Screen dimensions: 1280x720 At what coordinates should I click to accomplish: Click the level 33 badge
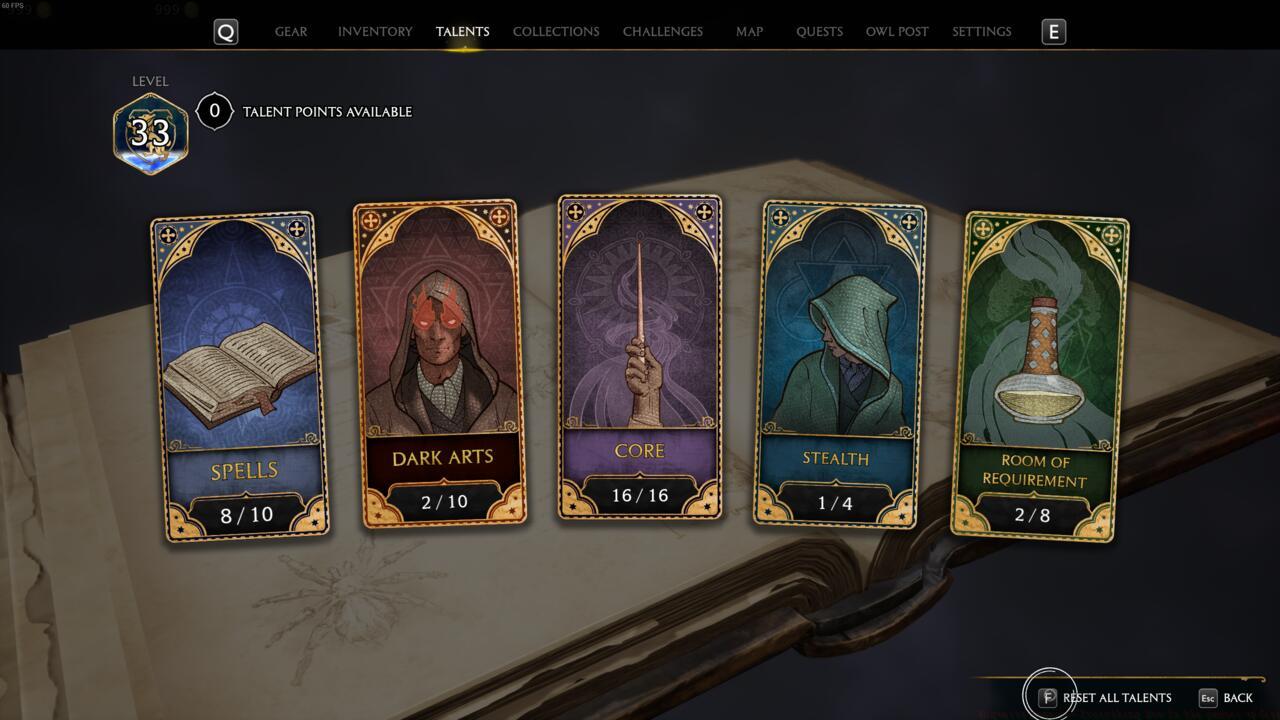click(150, 130)
